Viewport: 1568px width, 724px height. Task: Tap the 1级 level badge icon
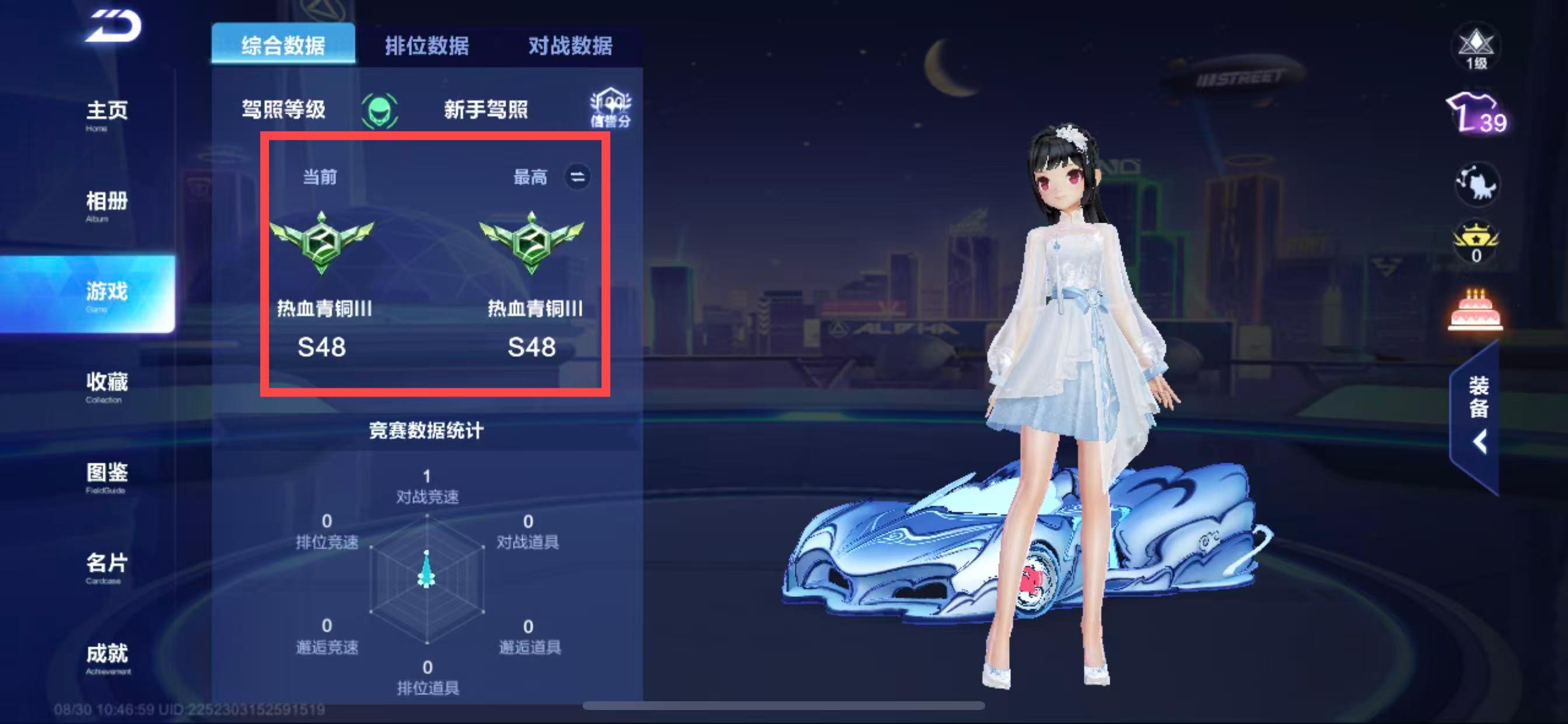[1476, 48]
